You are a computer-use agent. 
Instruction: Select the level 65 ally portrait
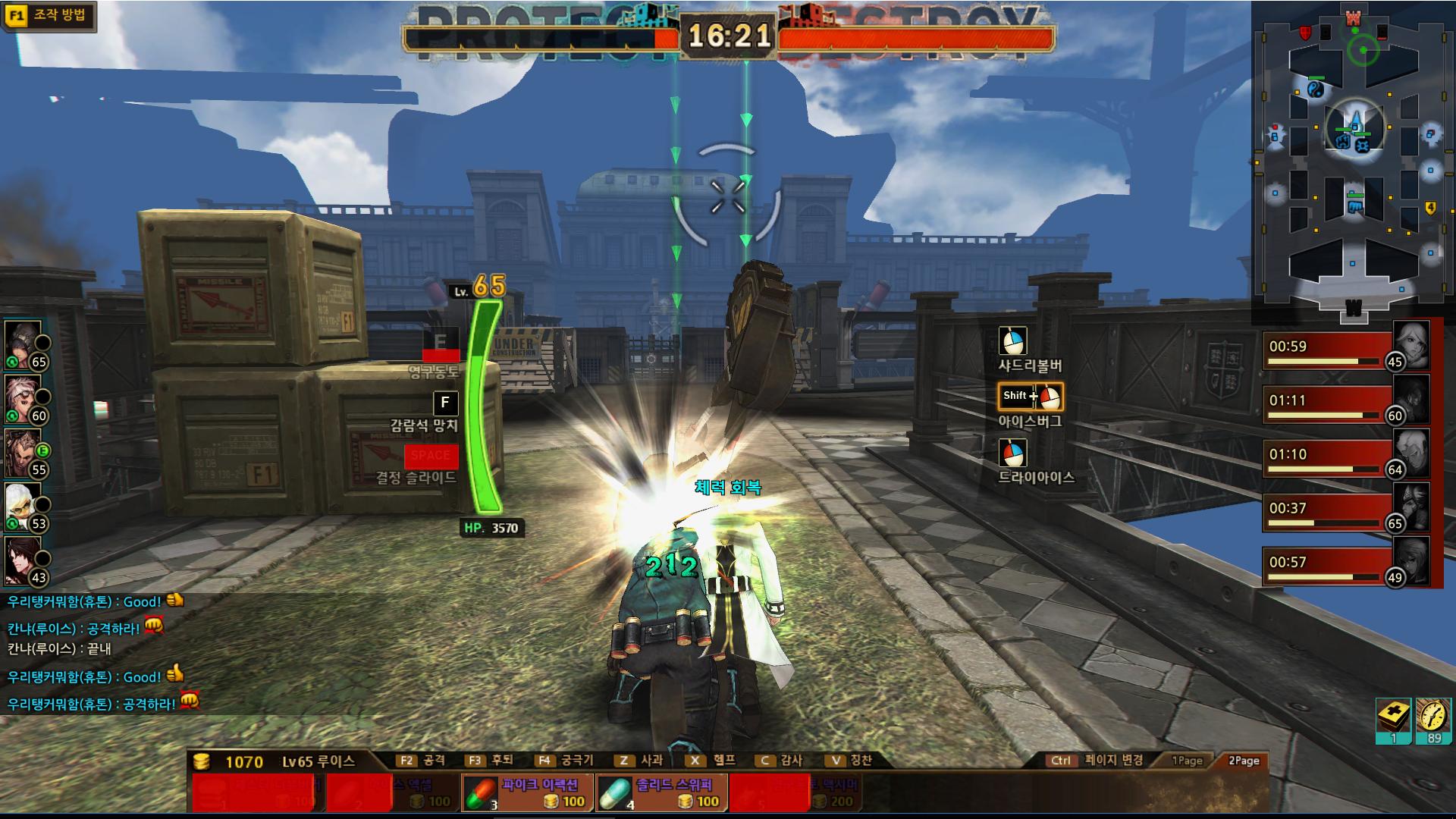point(23,343)
